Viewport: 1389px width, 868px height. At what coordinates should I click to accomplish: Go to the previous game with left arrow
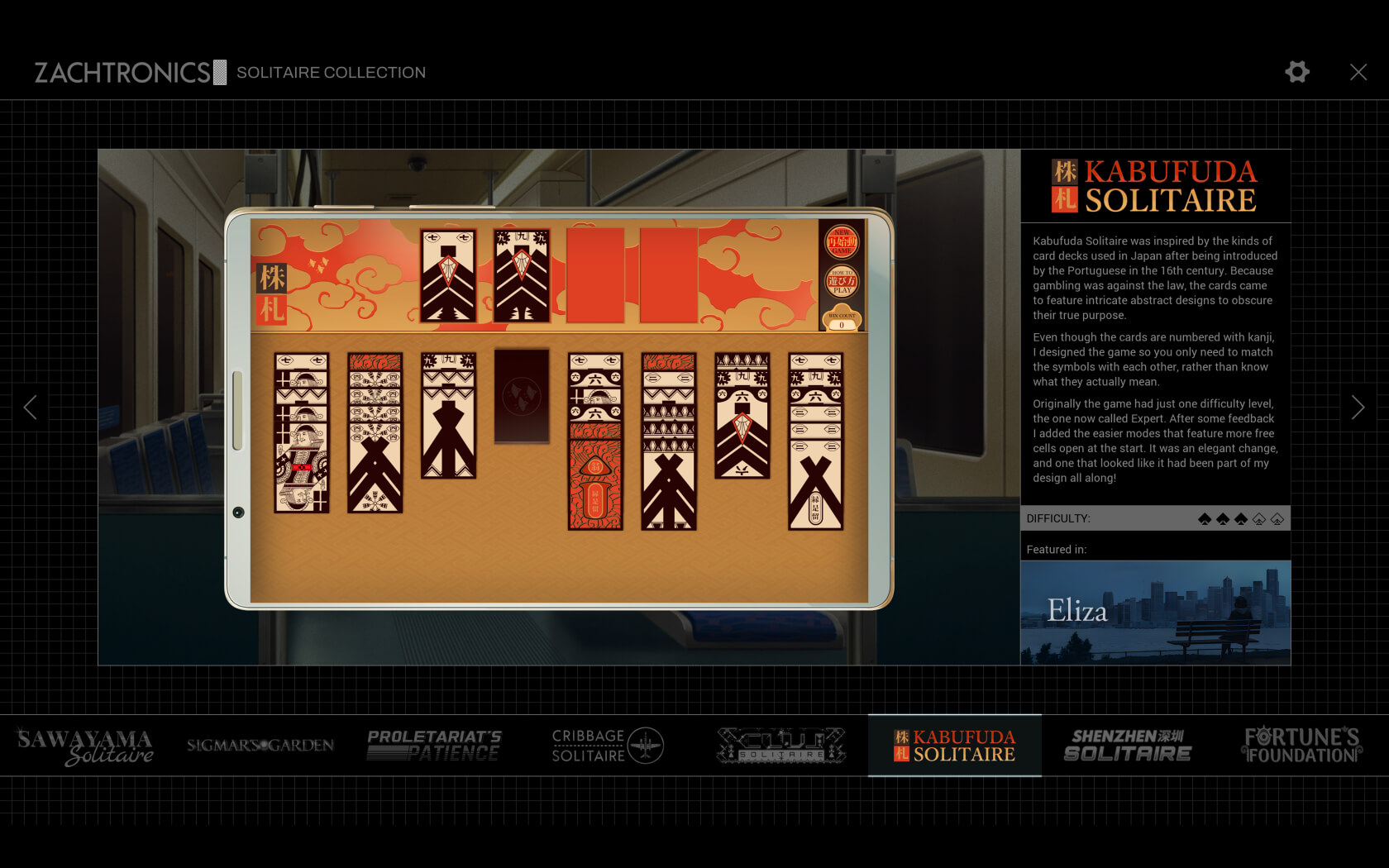(31, 407)
